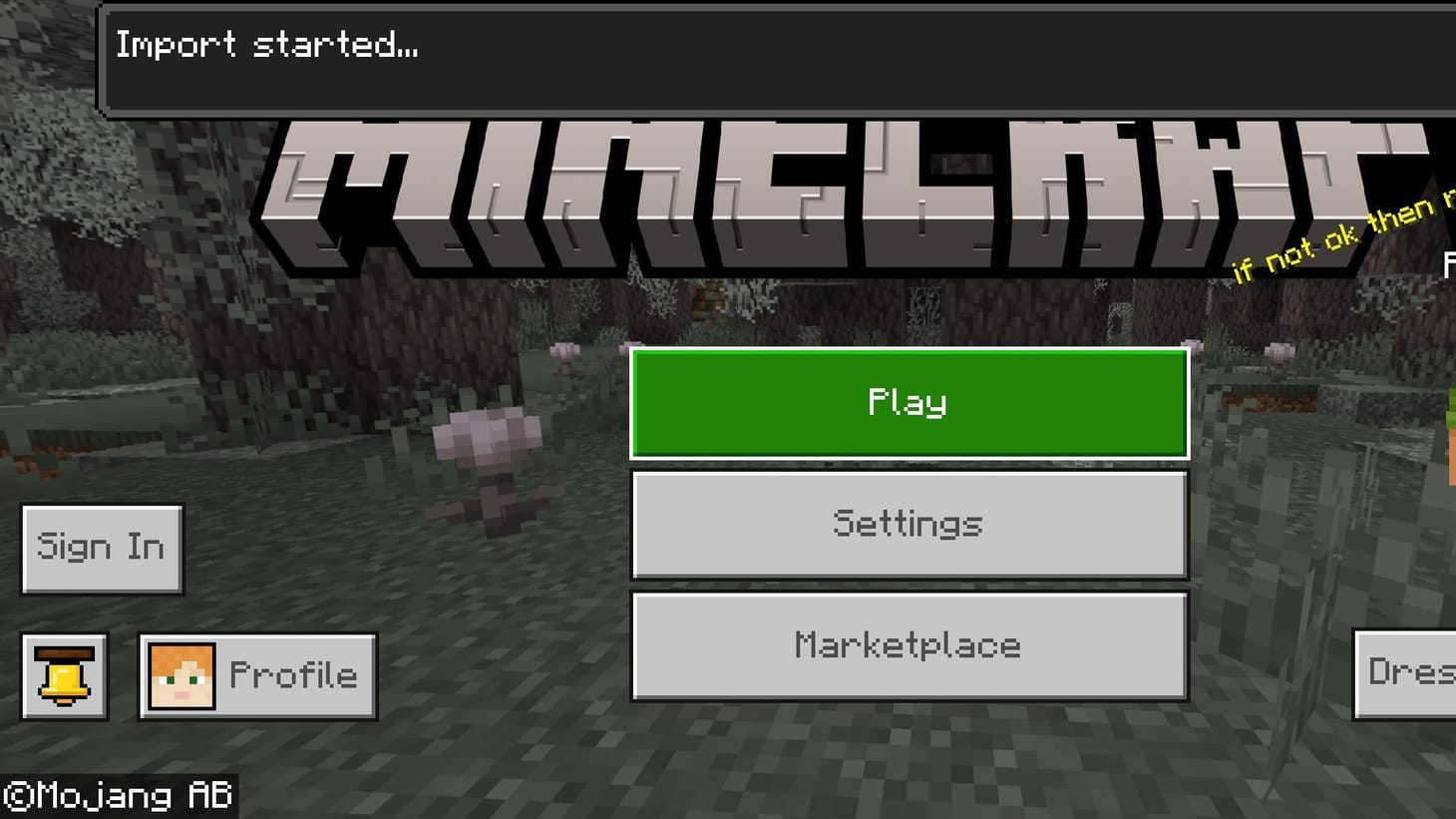The height and width of the screenshot is (819, 1456).
Task: Click the Settings label text
Action: pos(907,524)
